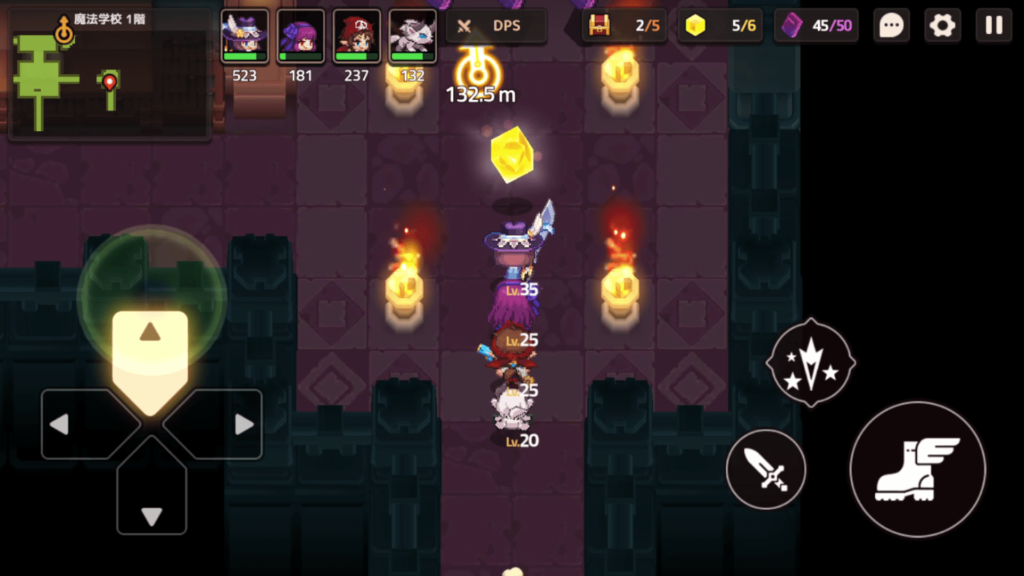Screen dimensions: 1024x576
Task: Open the chat speech bubble
Action: [891, 26]
